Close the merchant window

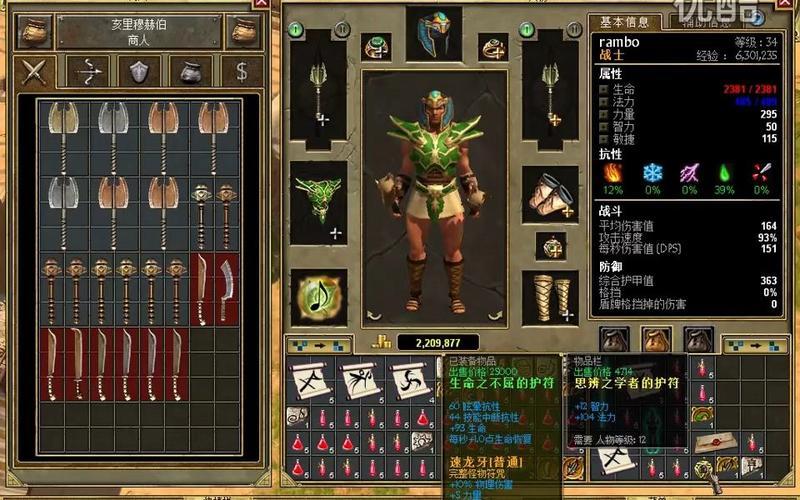pyautogui.click(x=261, y=4)
